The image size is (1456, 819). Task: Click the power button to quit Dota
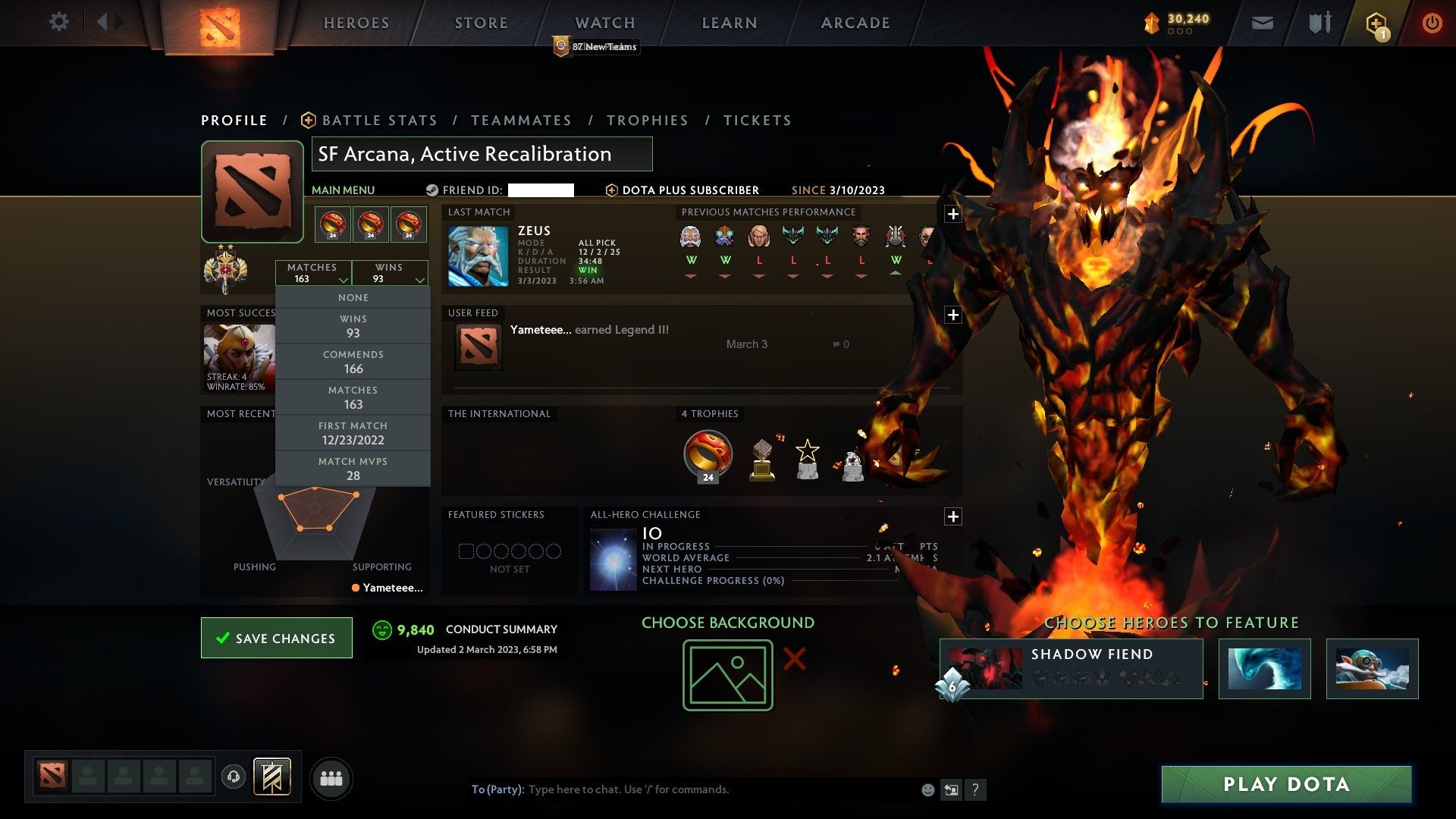click(1432, 23)
